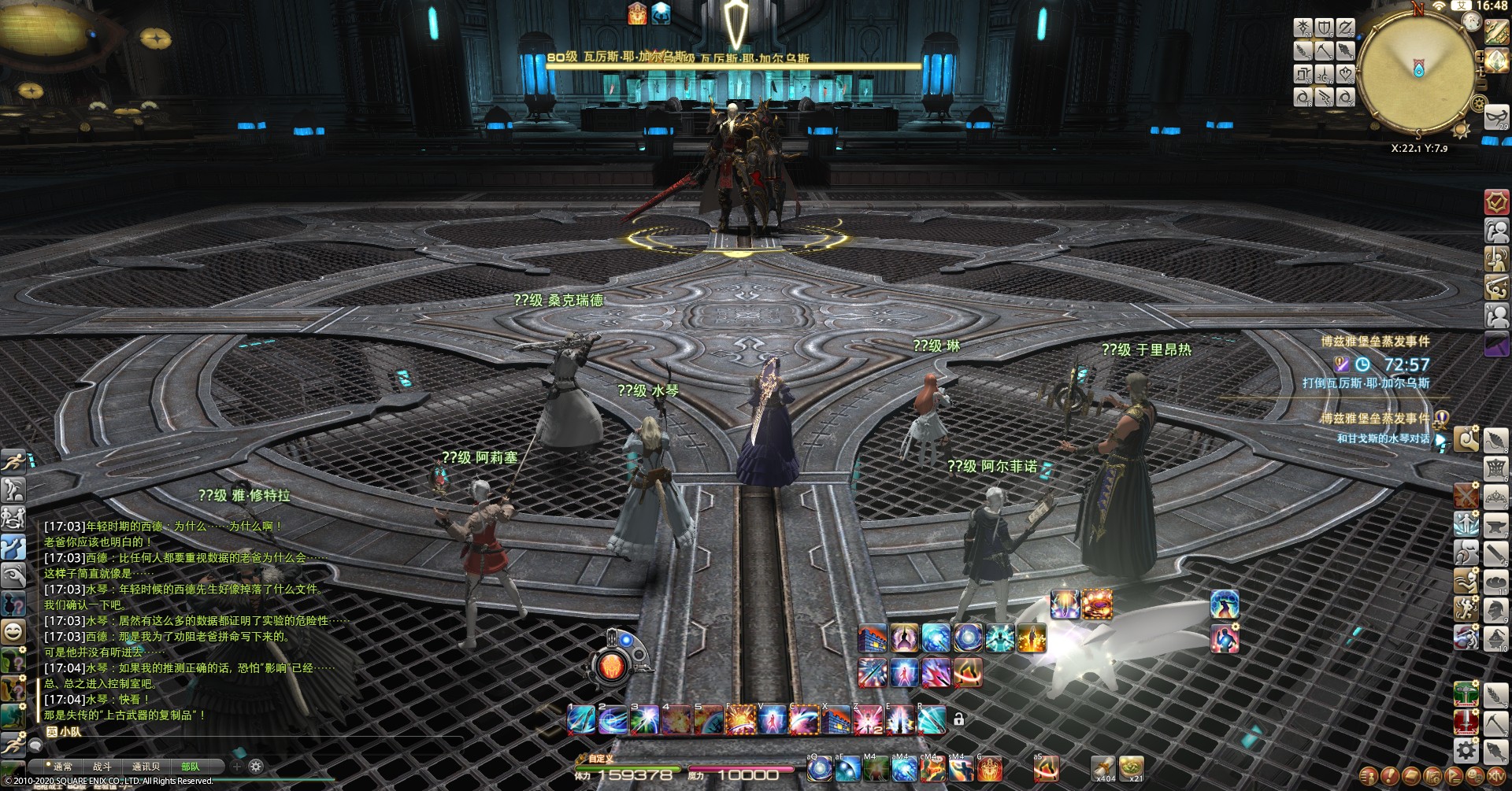Image resolution: width=1512 pixels, height=791 pixels.
Task: Toggle the hotbar padlock
Action: pyautogui.click(x=958, y=719)
